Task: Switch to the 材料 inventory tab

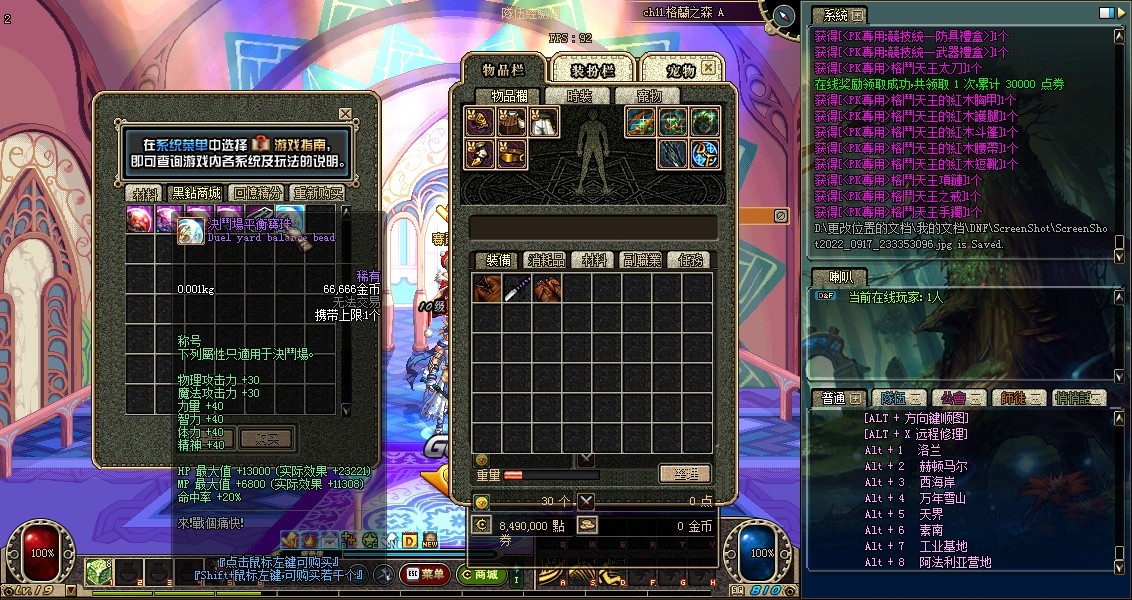Action: [594, 260]
